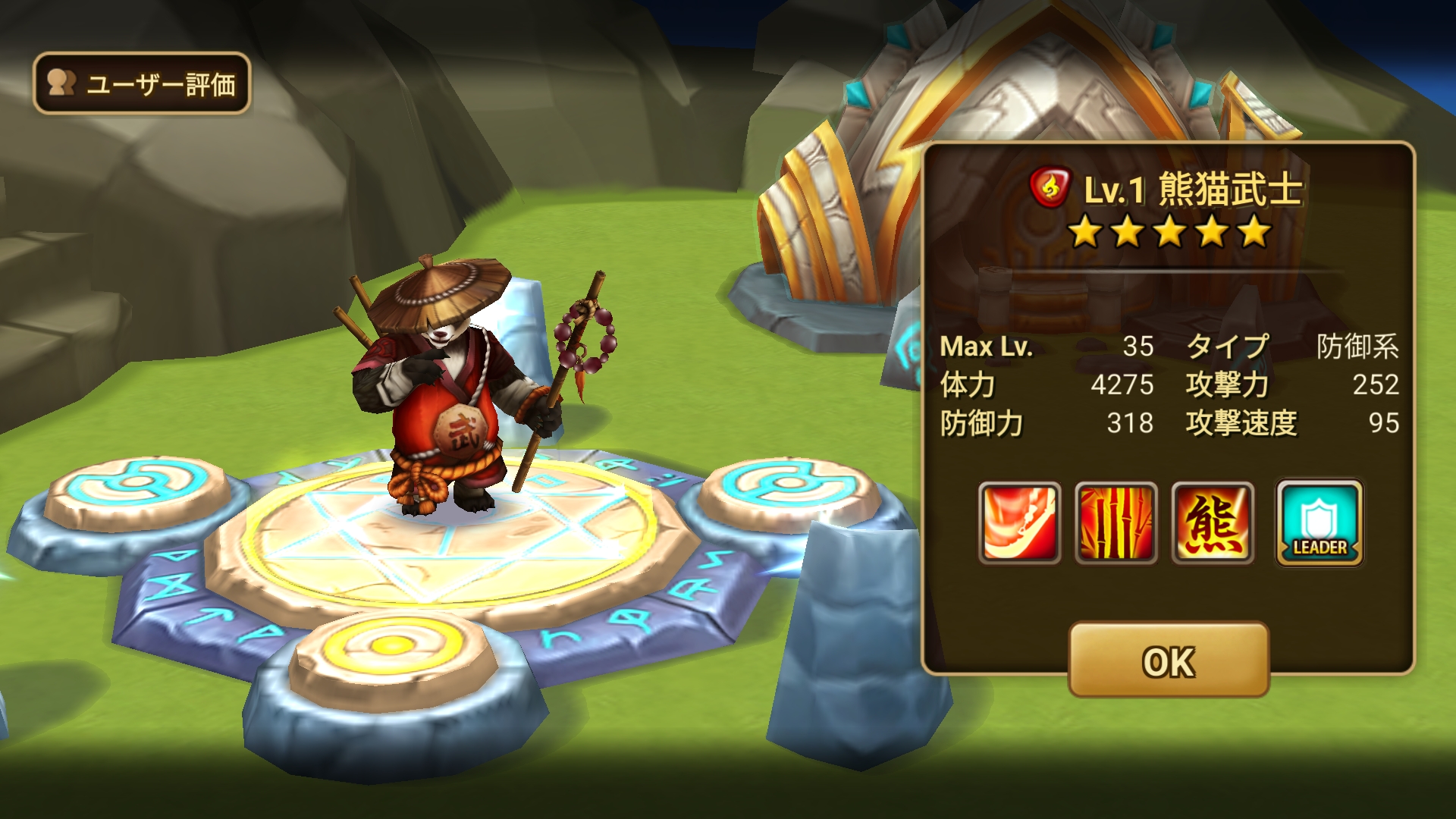This screenshot has height=819, width=1456.
Task: Confirm the summon with the OK button
Action: click(x=1168, y=661)
